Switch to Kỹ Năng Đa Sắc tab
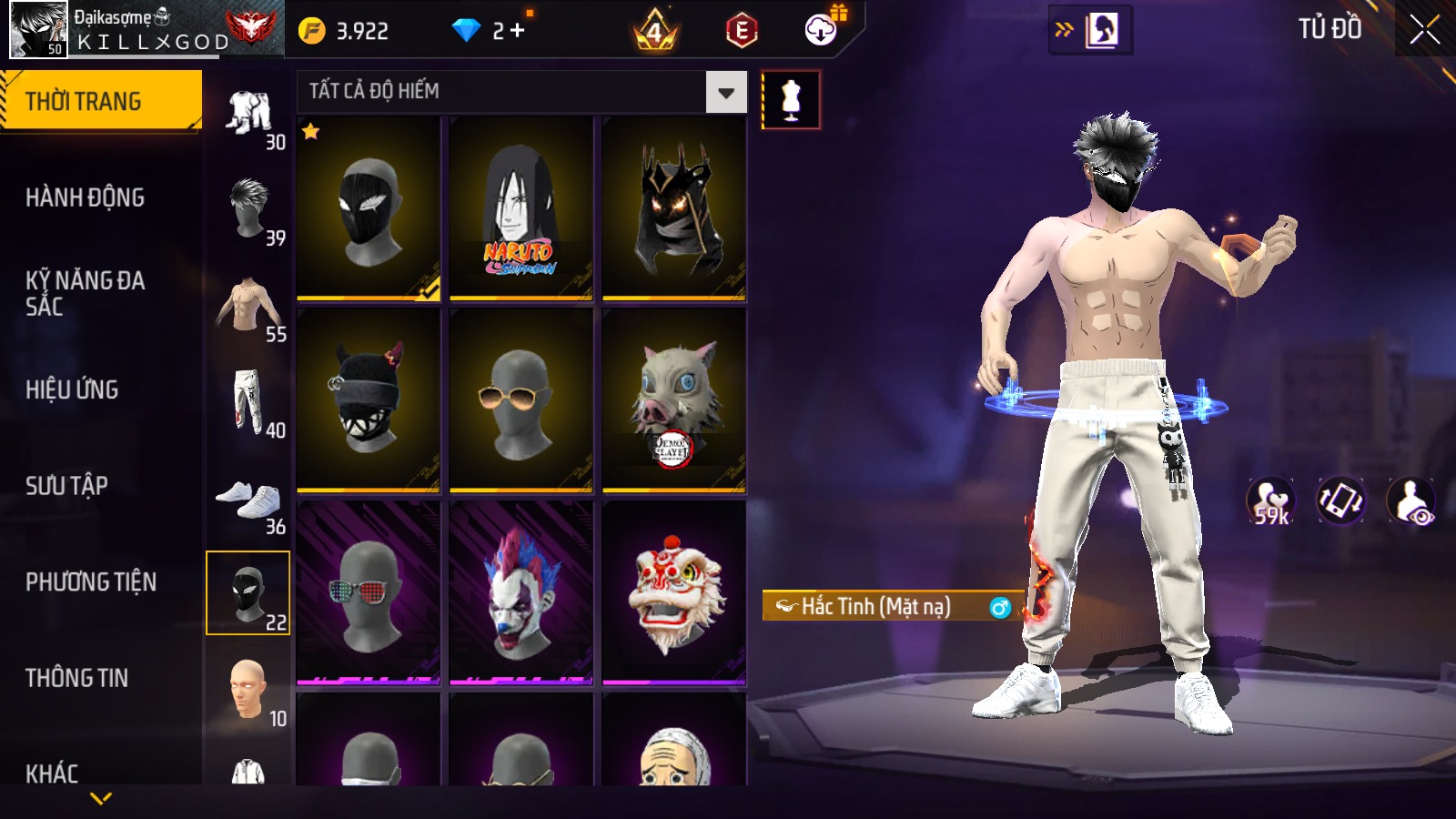 pyautogui.click(x=85, y=293)
